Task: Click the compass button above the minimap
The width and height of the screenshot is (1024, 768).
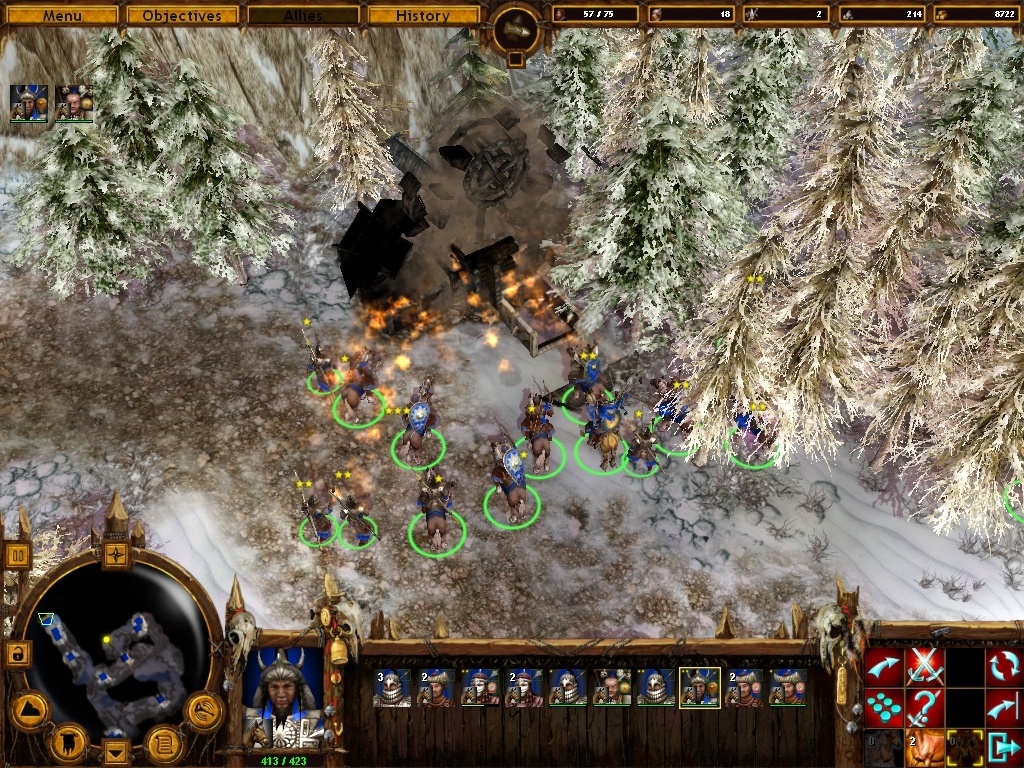Action: coord(116,553)
